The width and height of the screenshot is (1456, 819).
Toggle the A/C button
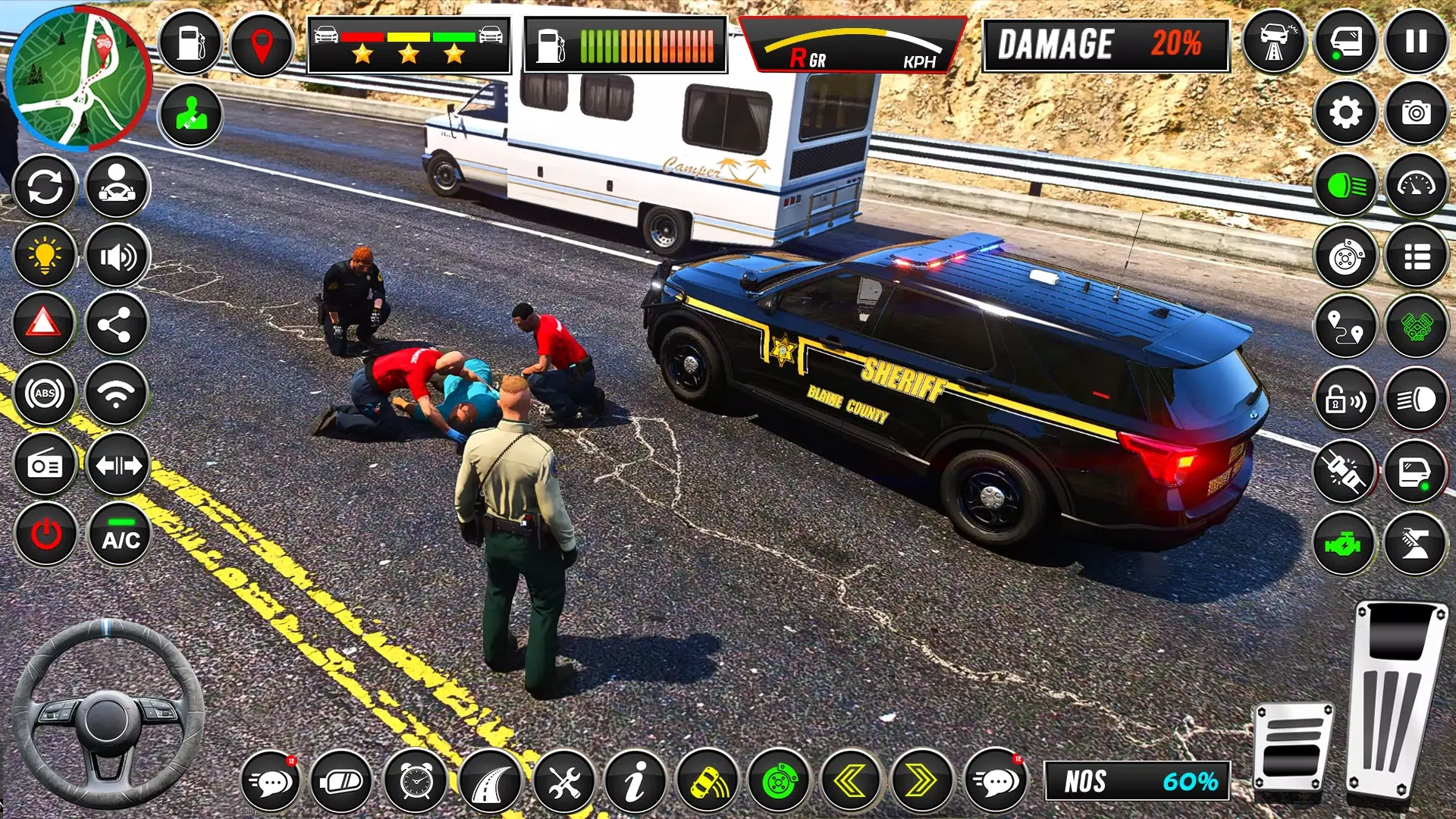coord(121,535)
